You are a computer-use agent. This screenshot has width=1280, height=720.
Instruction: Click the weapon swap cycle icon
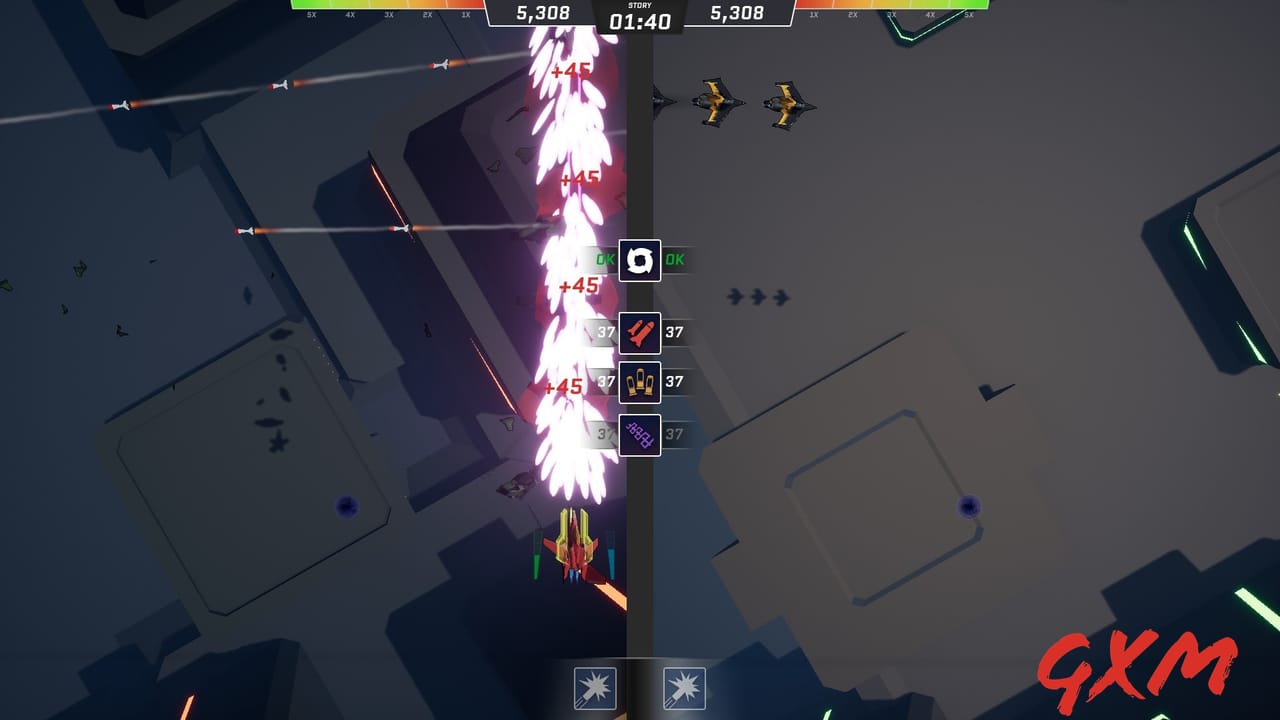click(x=639, y=261)
